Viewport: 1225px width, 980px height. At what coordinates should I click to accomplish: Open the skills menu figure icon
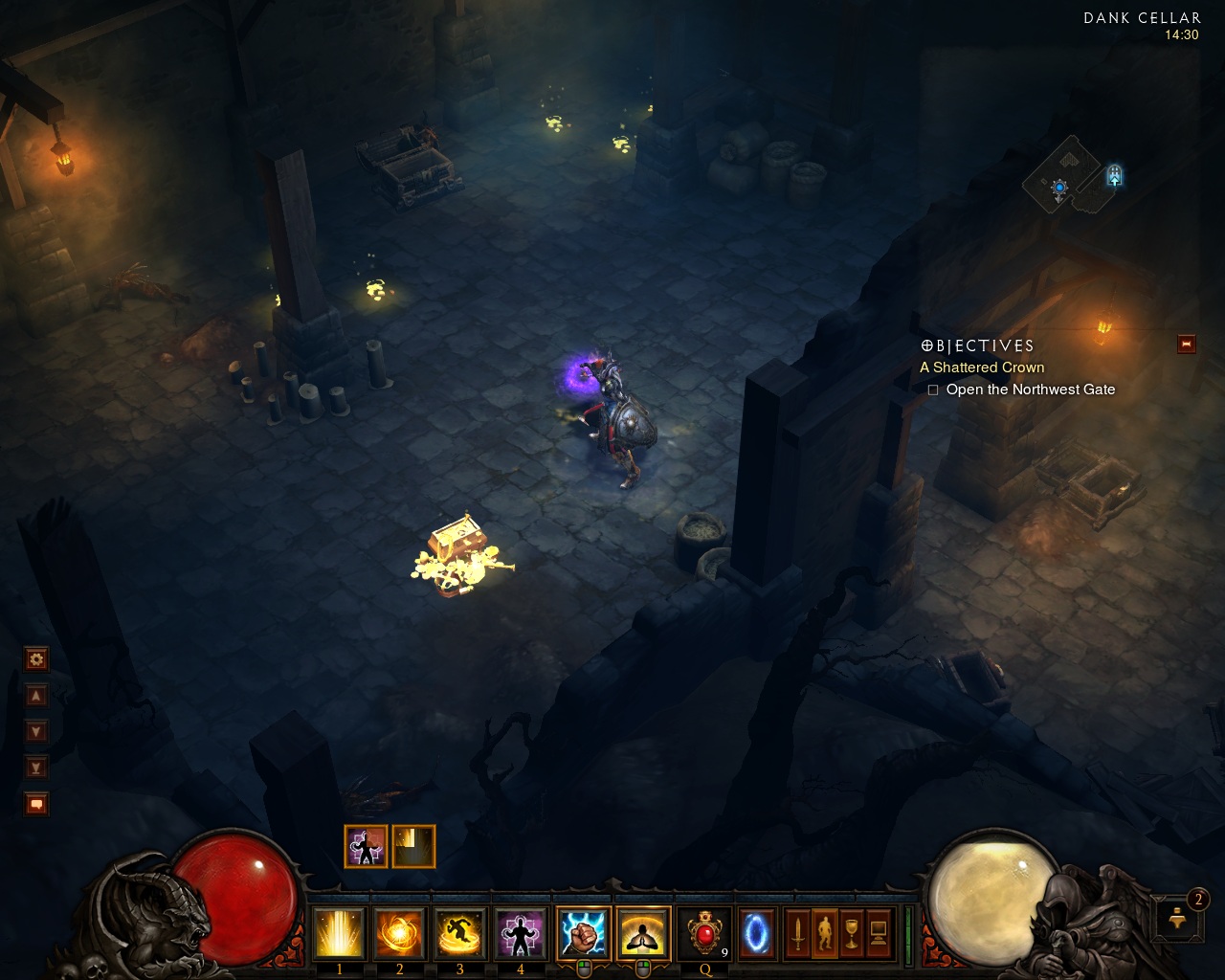824,933
